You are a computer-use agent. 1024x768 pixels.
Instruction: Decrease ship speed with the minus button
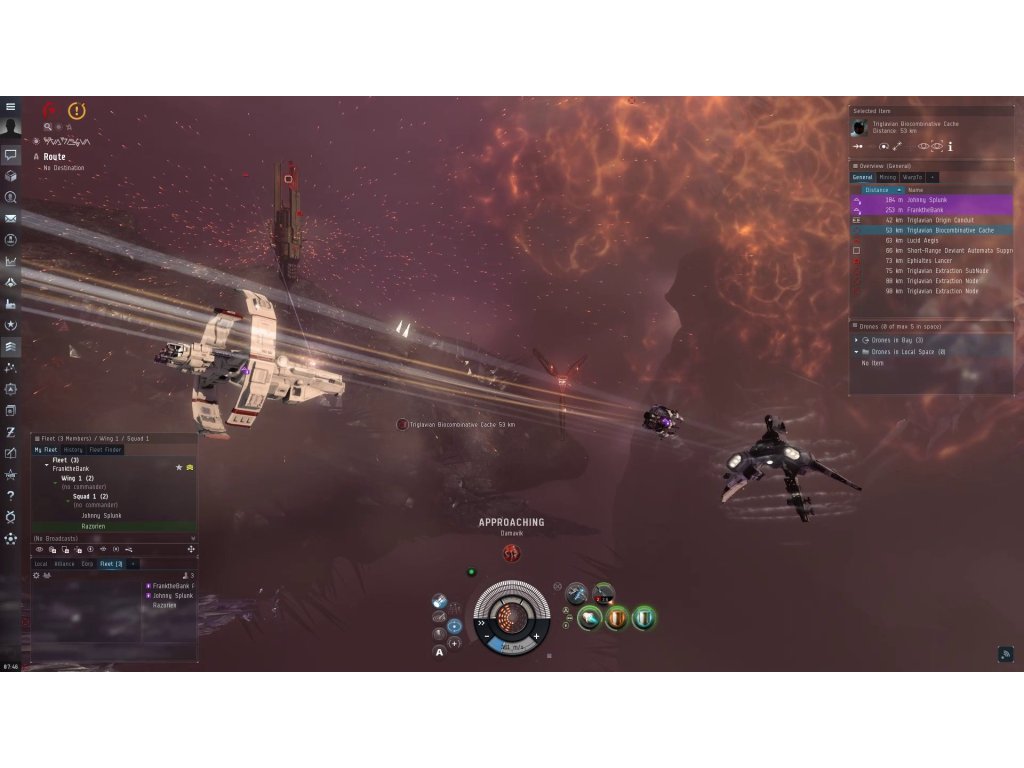coord(487,636)
